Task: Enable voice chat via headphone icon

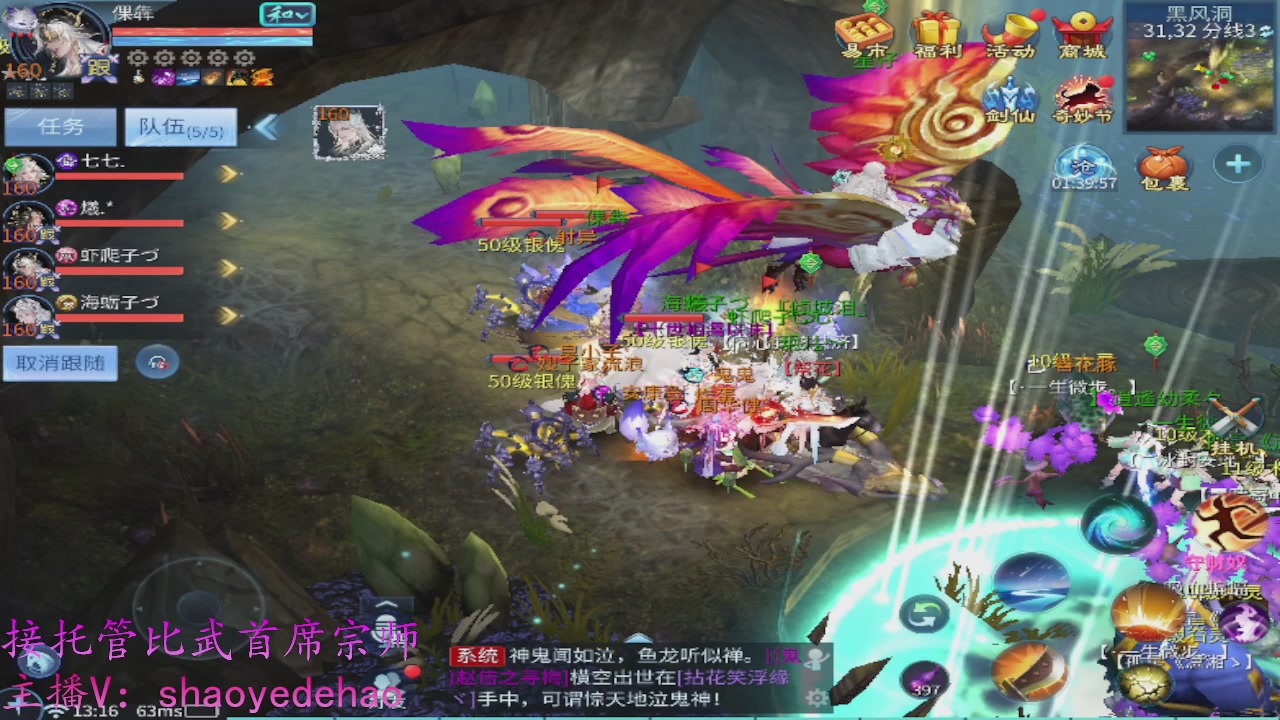Action: click(155, 361)
